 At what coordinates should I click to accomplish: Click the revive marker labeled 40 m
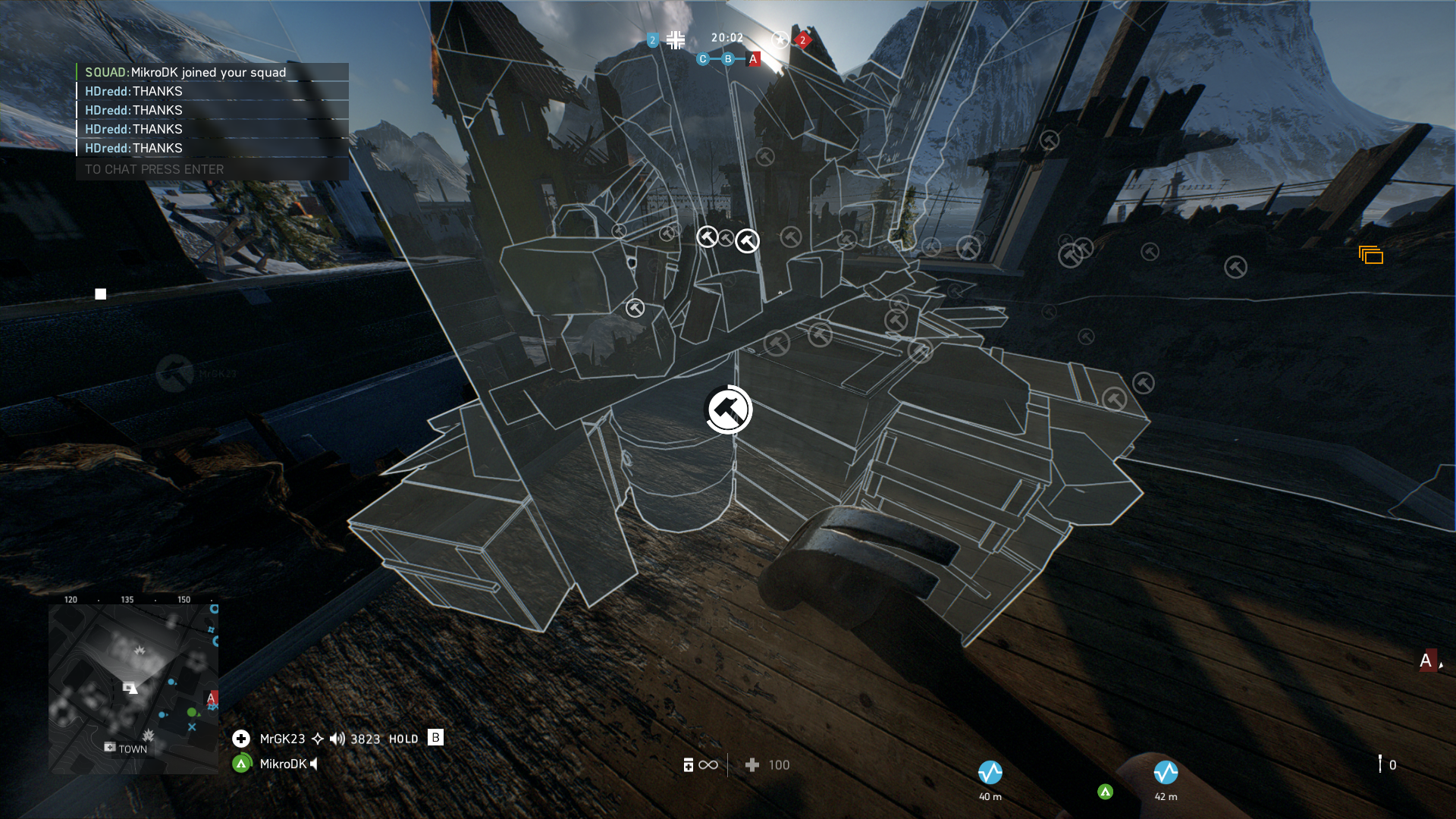pos(990,773)
